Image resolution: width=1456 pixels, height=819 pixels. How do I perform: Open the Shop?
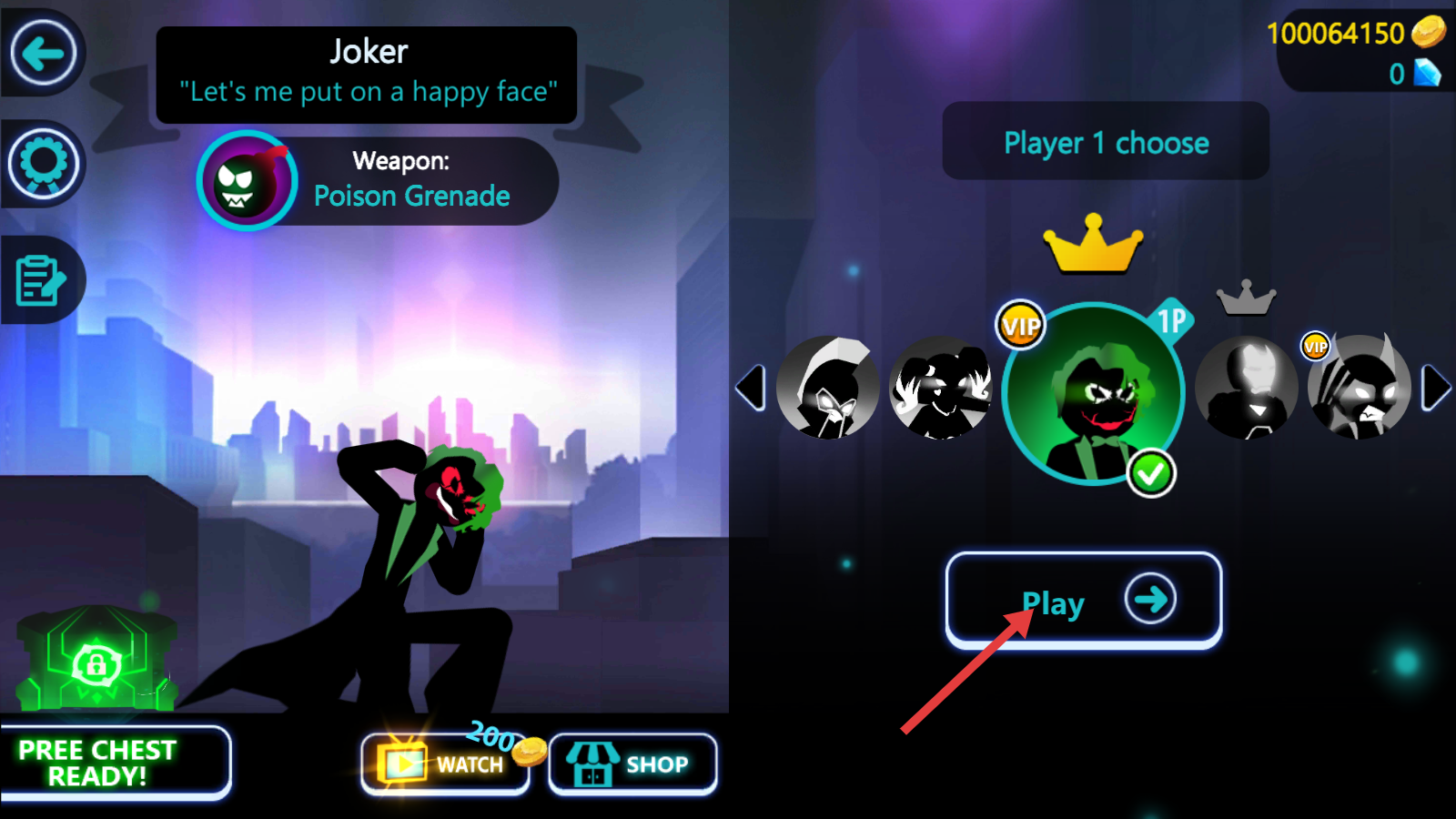coord(632,763)
